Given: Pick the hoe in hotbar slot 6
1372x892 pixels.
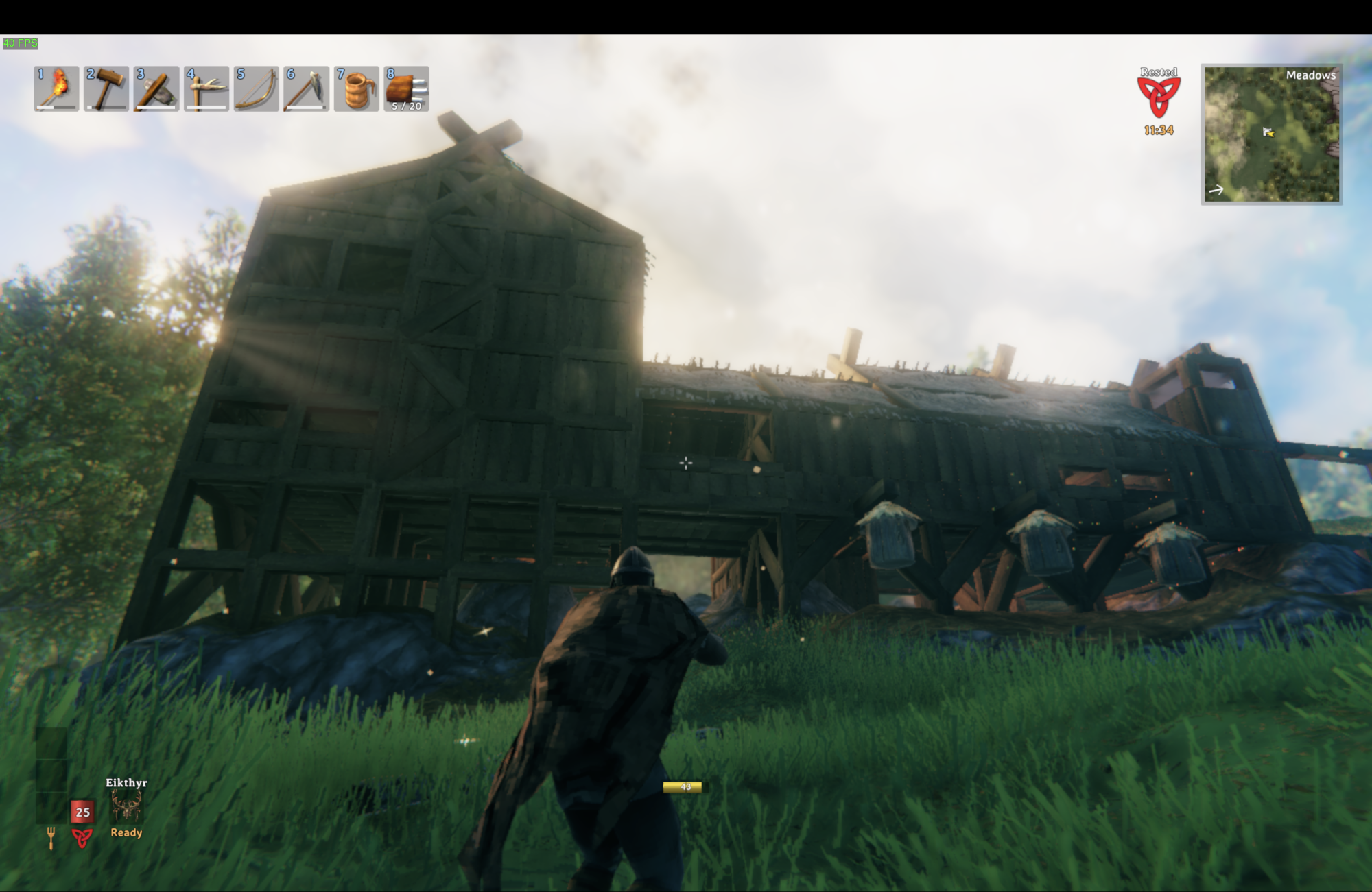Looking at the screenshot, I should point(307,88).
